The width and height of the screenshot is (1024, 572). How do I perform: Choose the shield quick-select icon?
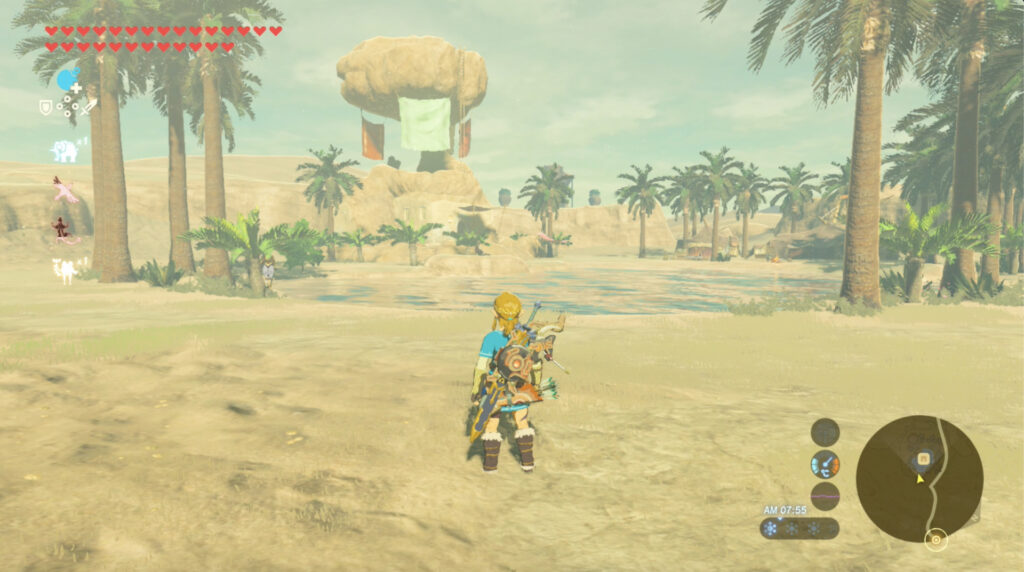tap(46, 106)
